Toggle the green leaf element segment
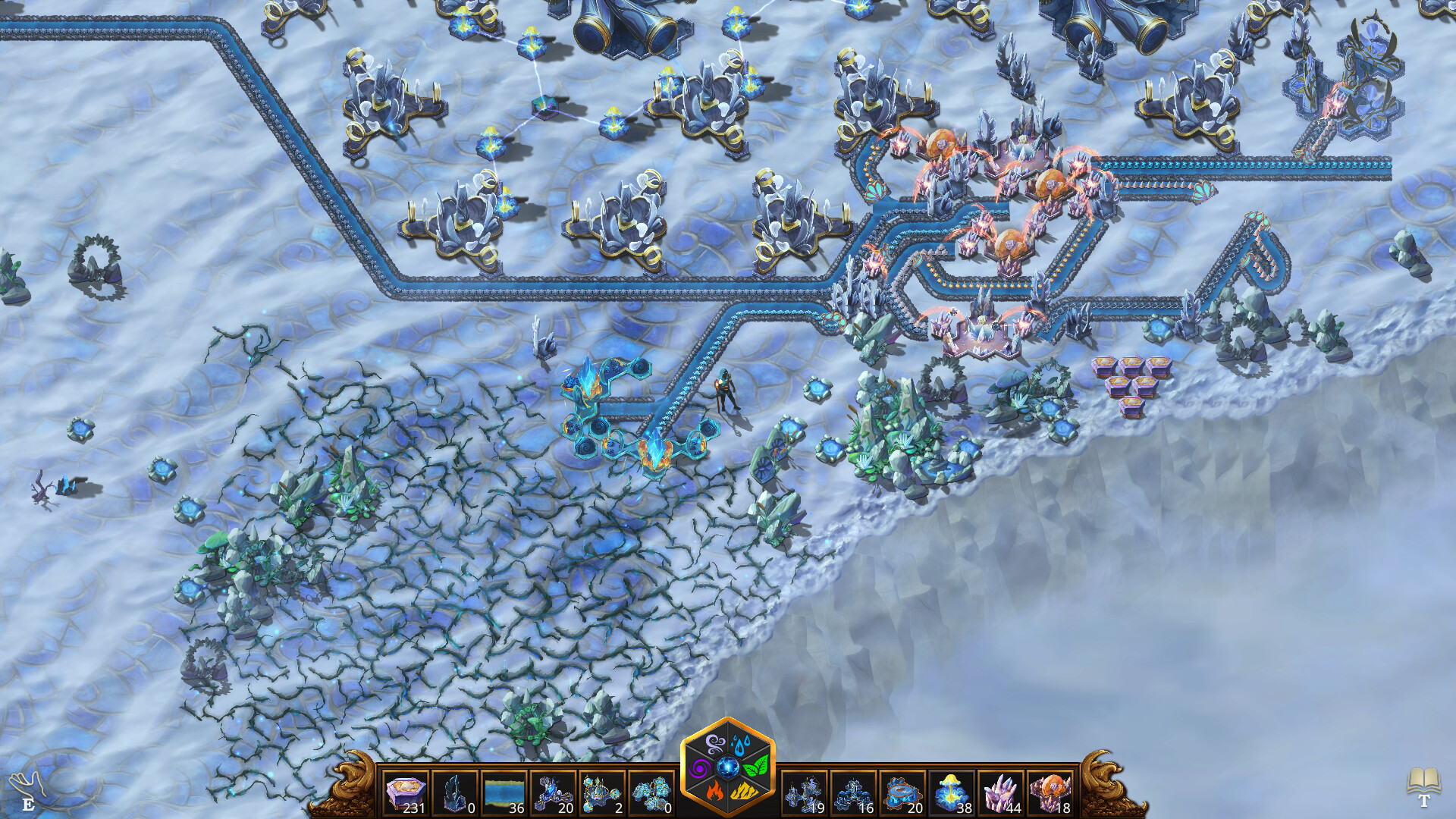The image size is (1456, 819). (x=755, y=767)
